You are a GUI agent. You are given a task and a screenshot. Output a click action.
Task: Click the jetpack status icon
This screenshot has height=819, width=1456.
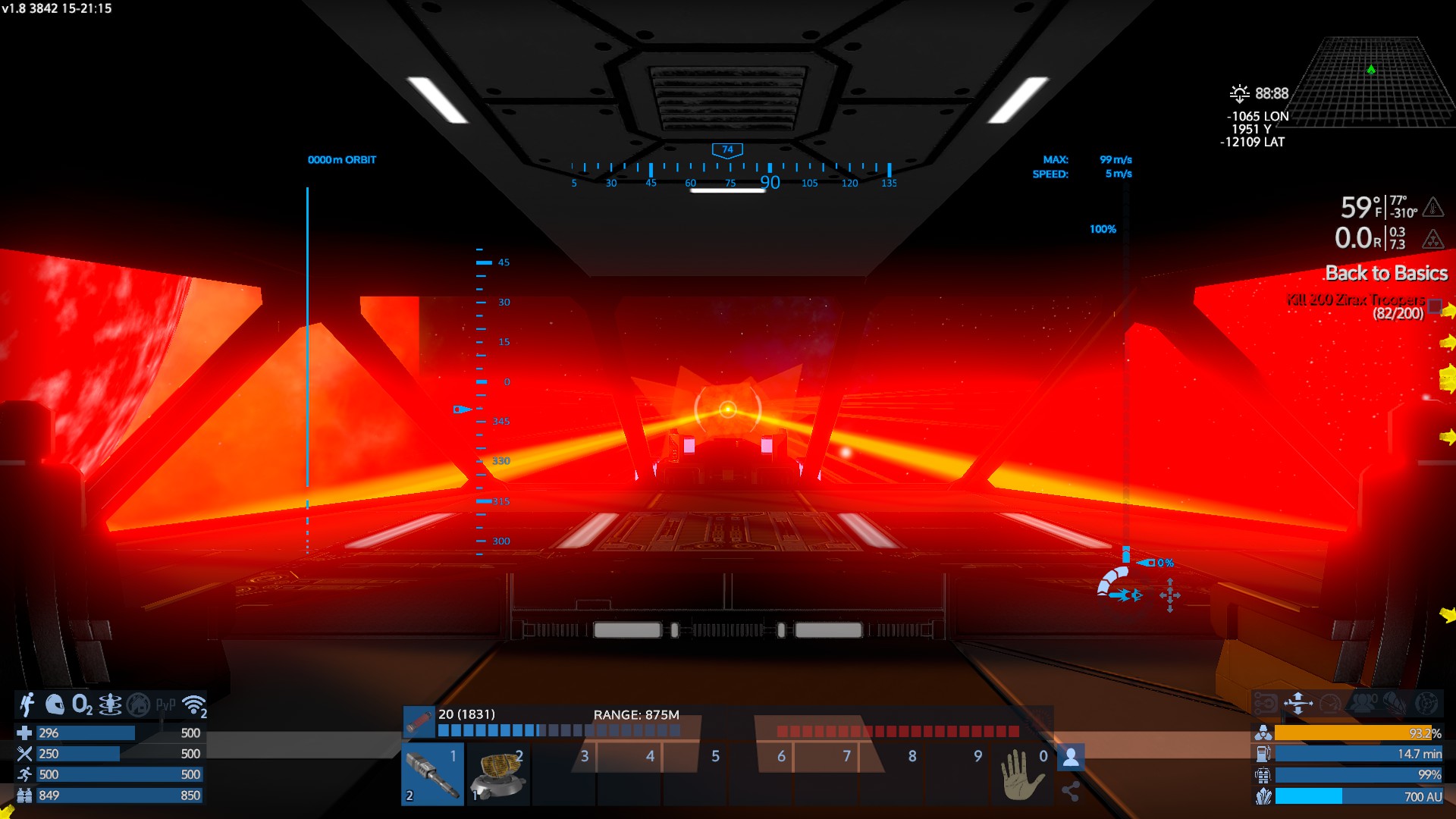coord(27,704)
